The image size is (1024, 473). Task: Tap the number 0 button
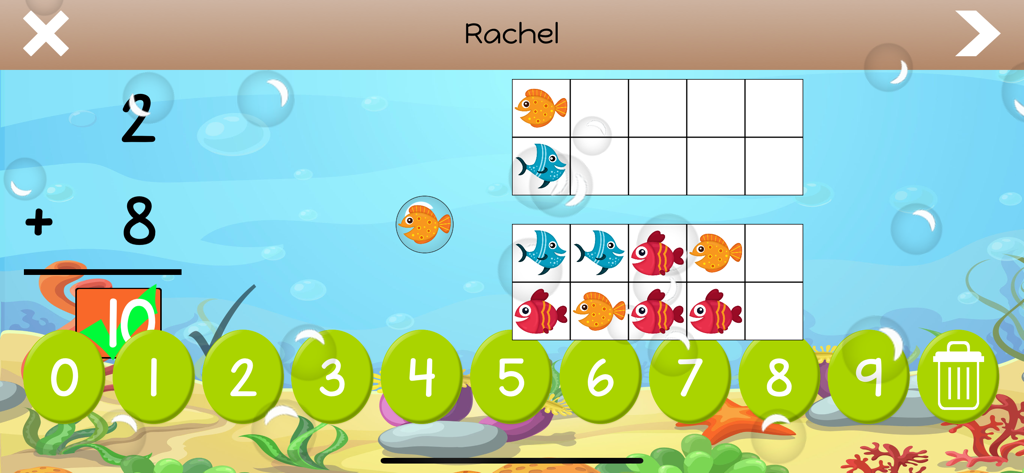(64, 377)
